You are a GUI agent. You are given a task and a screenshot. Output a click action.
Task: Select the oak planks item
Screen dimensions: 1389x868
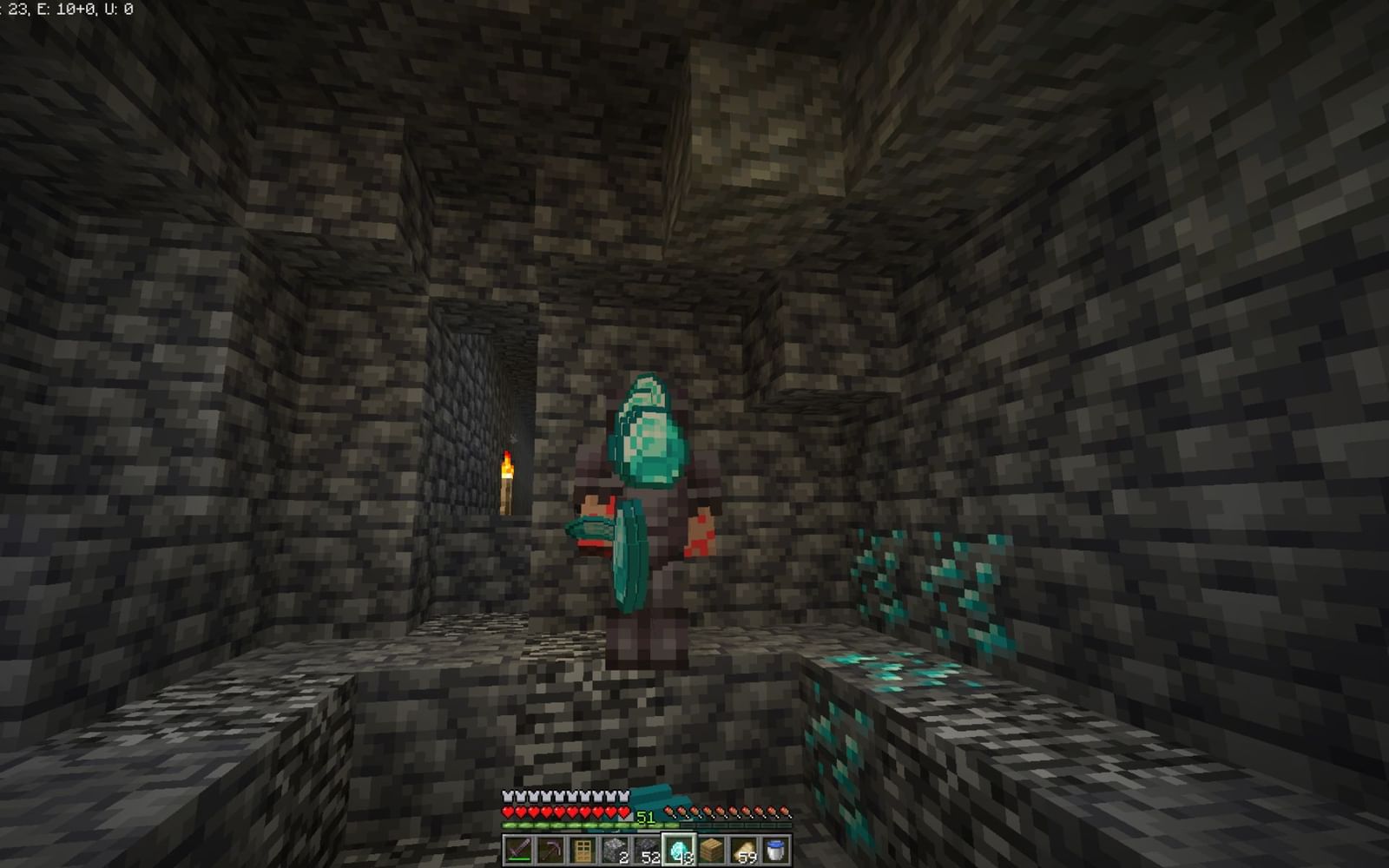pos(714,849)
